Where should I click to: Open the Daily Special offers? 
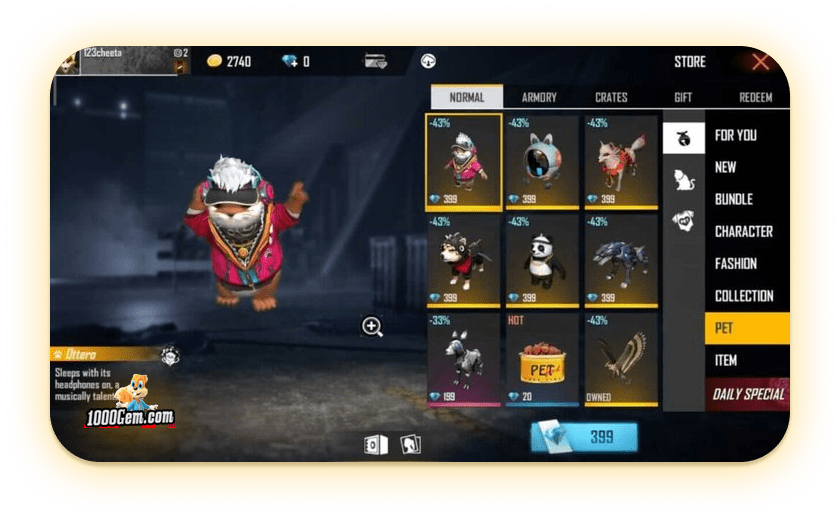tap(748, 394)
